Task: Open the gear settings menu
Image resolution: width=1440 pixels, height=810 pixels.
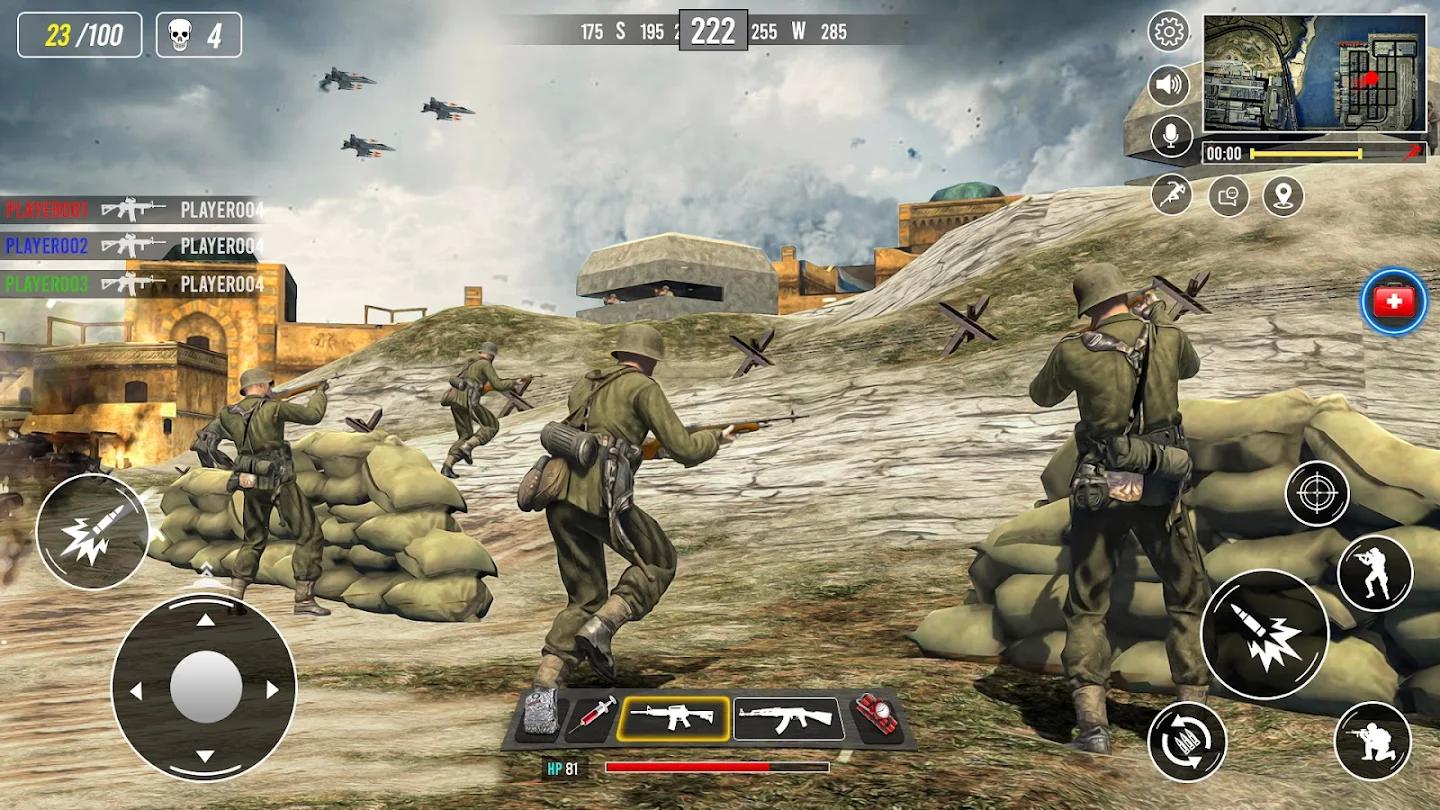Action: click(x=1168, y=32)
